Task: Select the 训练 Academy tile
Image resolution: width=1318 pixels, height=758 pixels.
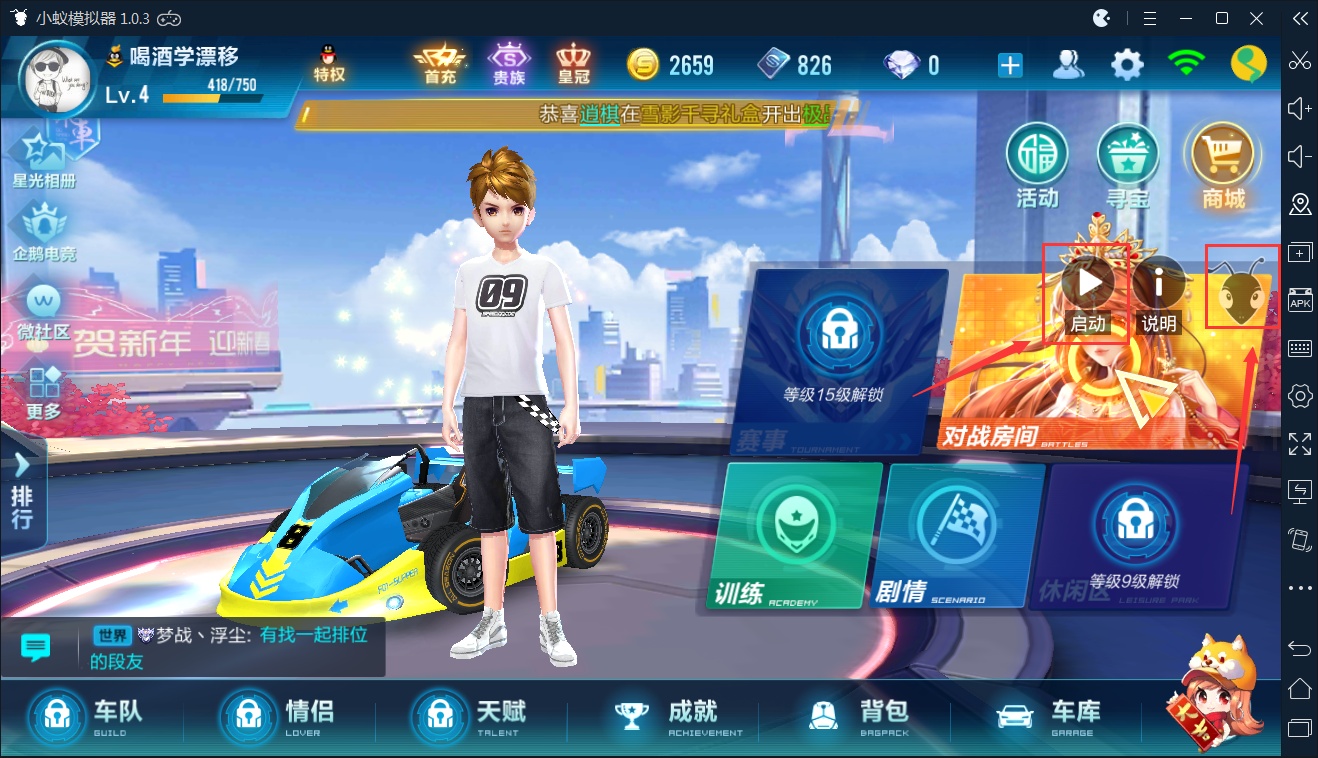Action: point(800,535)
